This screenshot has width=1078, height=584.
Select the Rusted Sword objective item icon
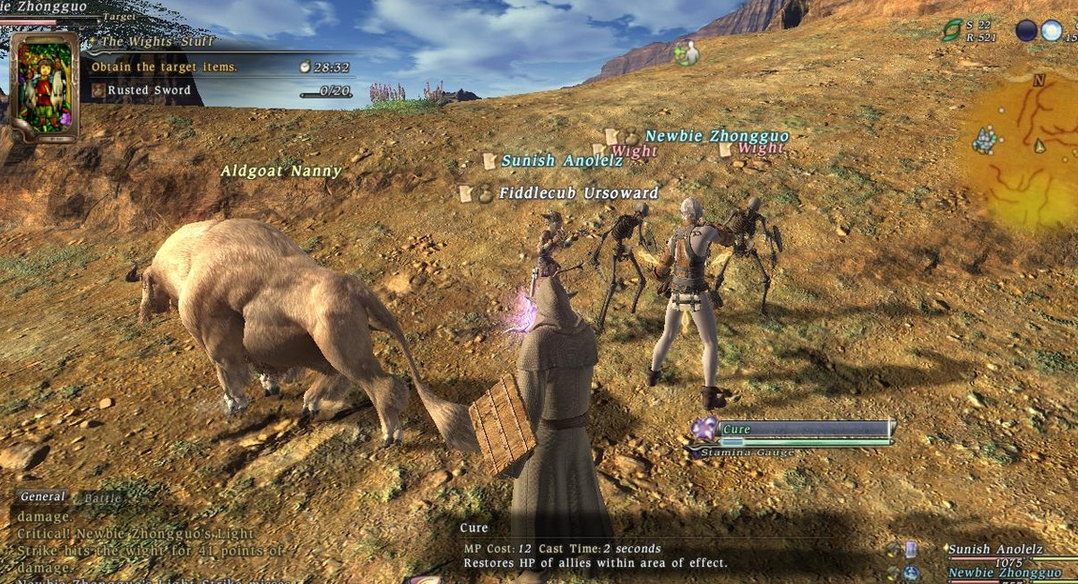click(98, 90)
